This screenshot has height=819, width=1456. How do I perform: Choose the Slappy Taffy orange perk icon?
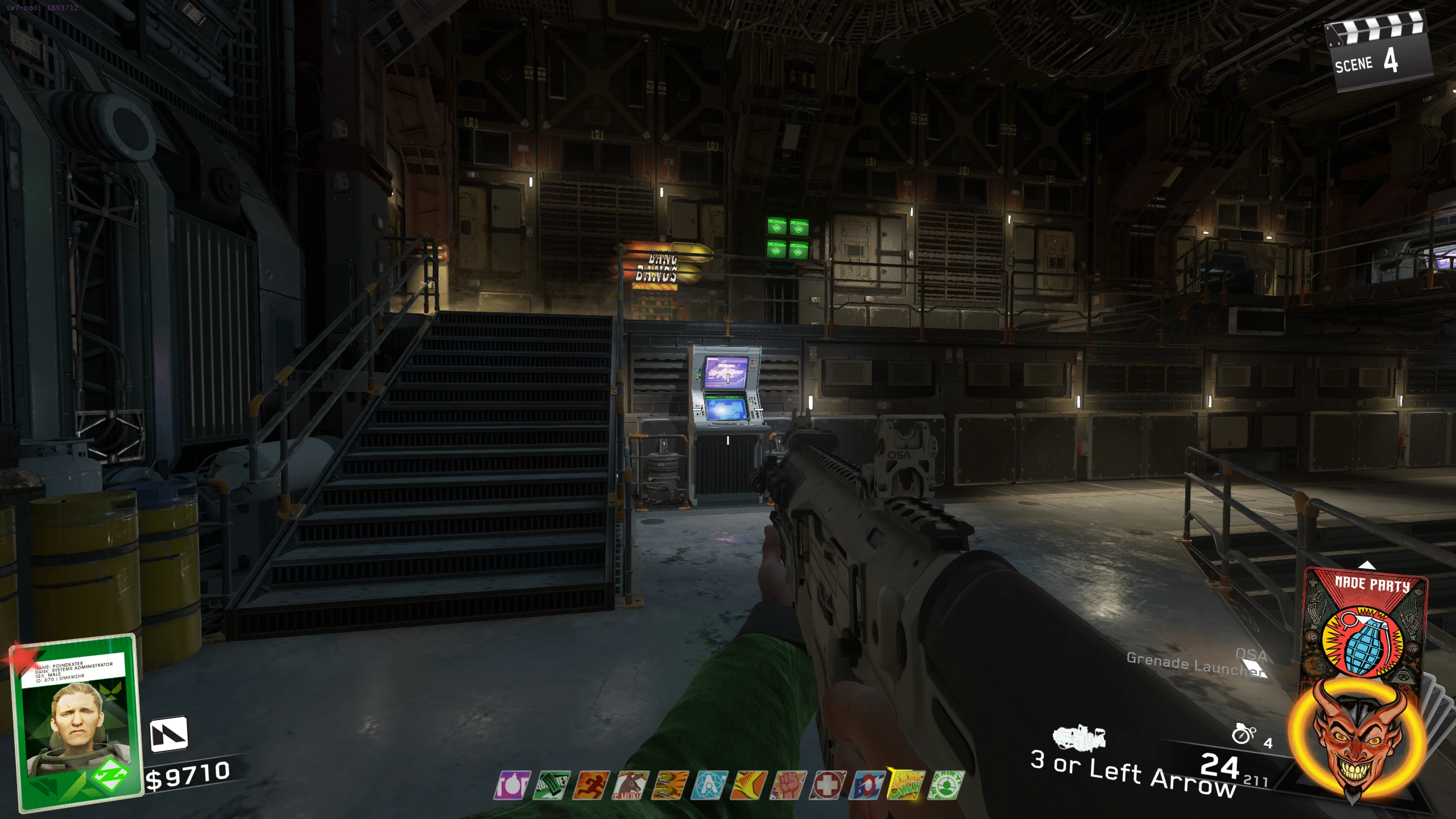748,785
